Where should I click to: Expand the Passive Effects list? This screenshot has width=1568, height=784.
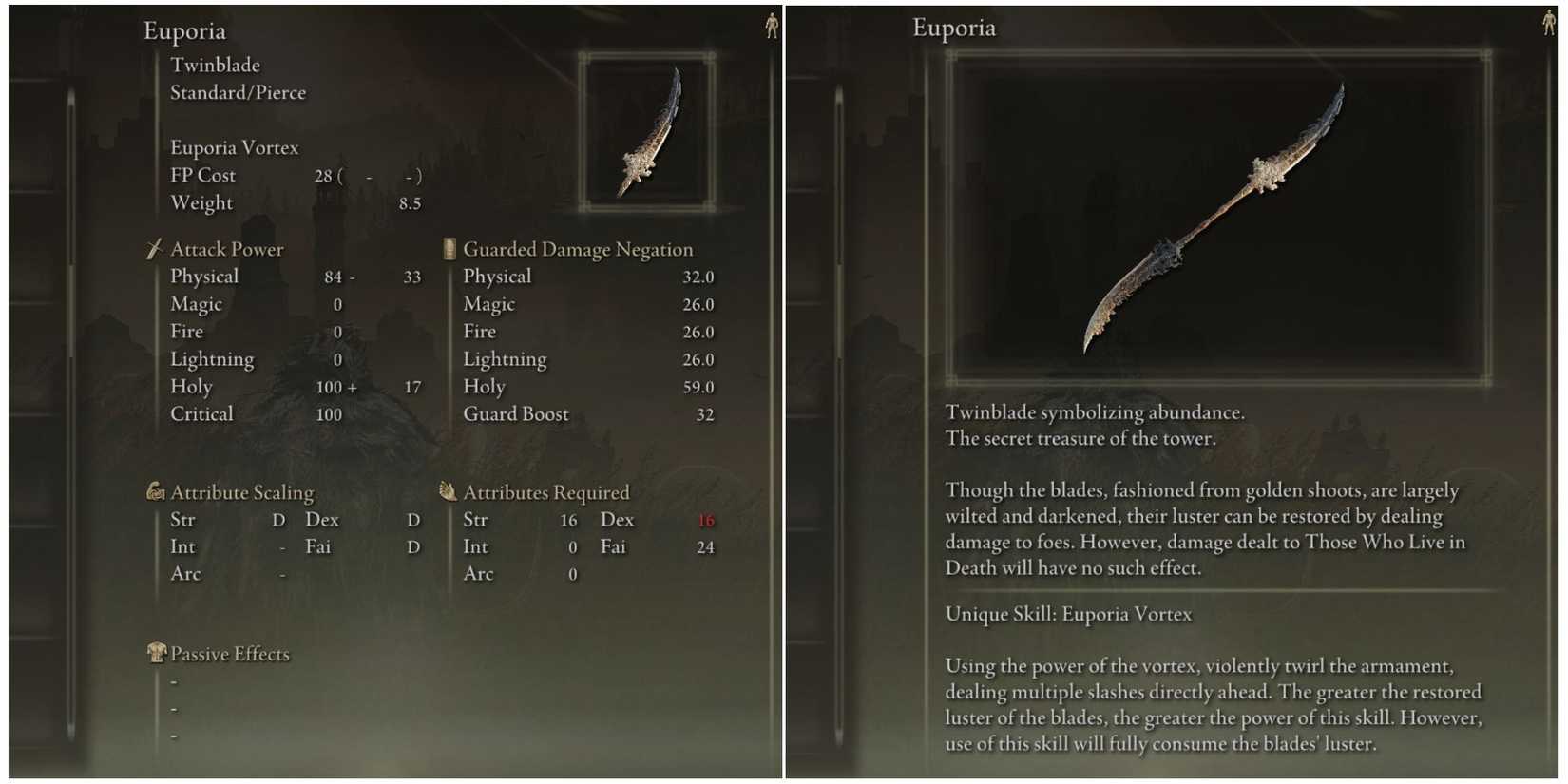tap(228, 654)
